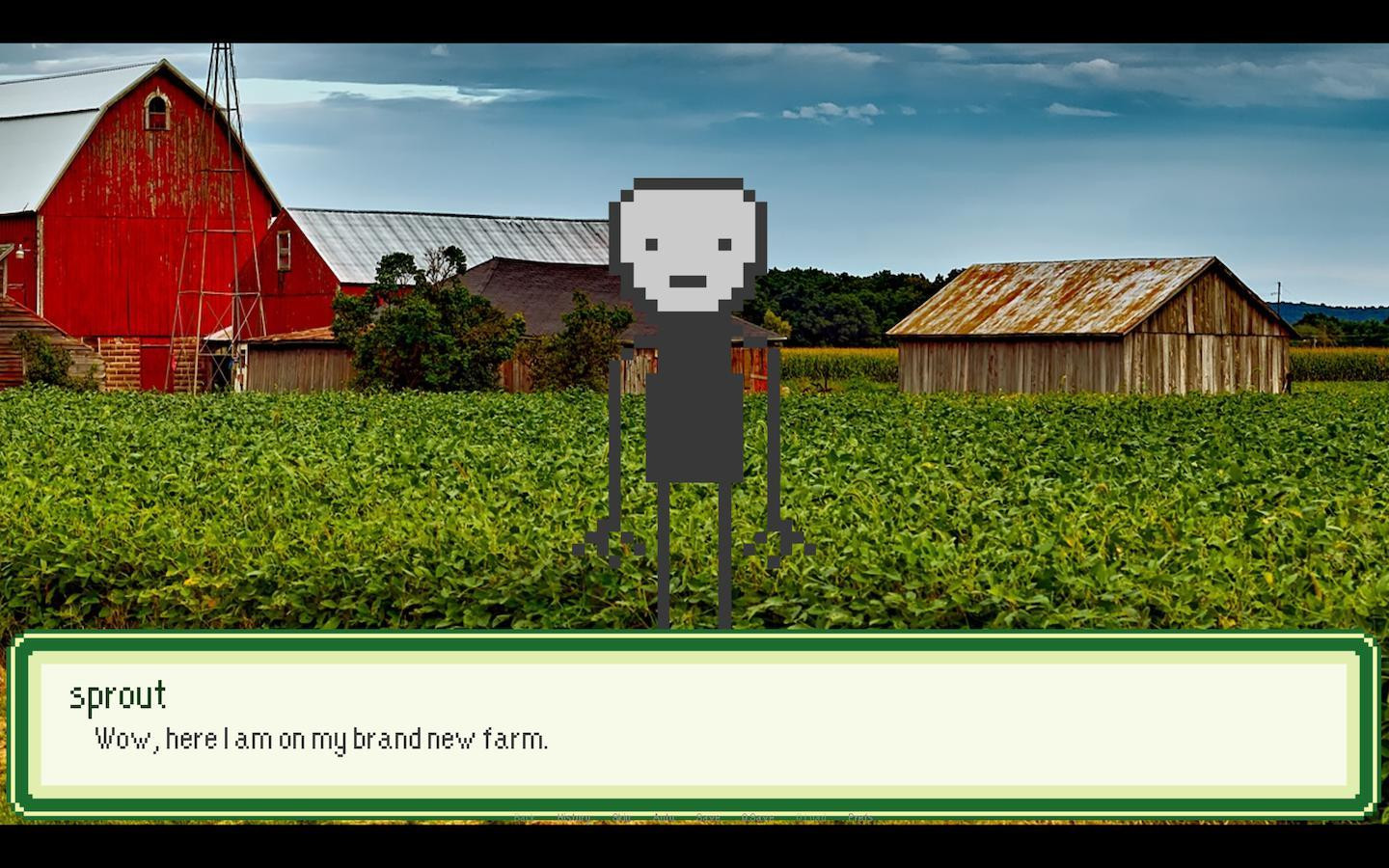Screen dimensions: 1389x868
Task: Open the Prefs preferences screen
Action: click(x=859, y=816)
